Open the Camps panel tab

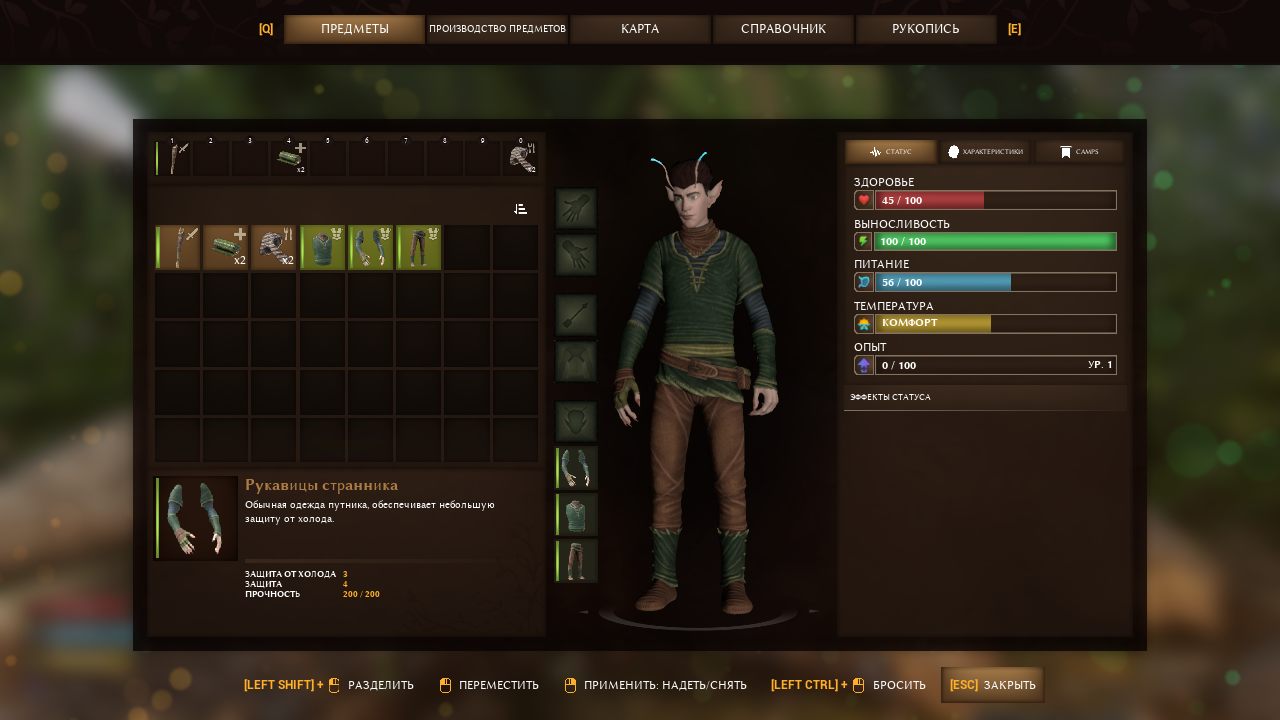pyautogui.click(x=1079, y=152)
